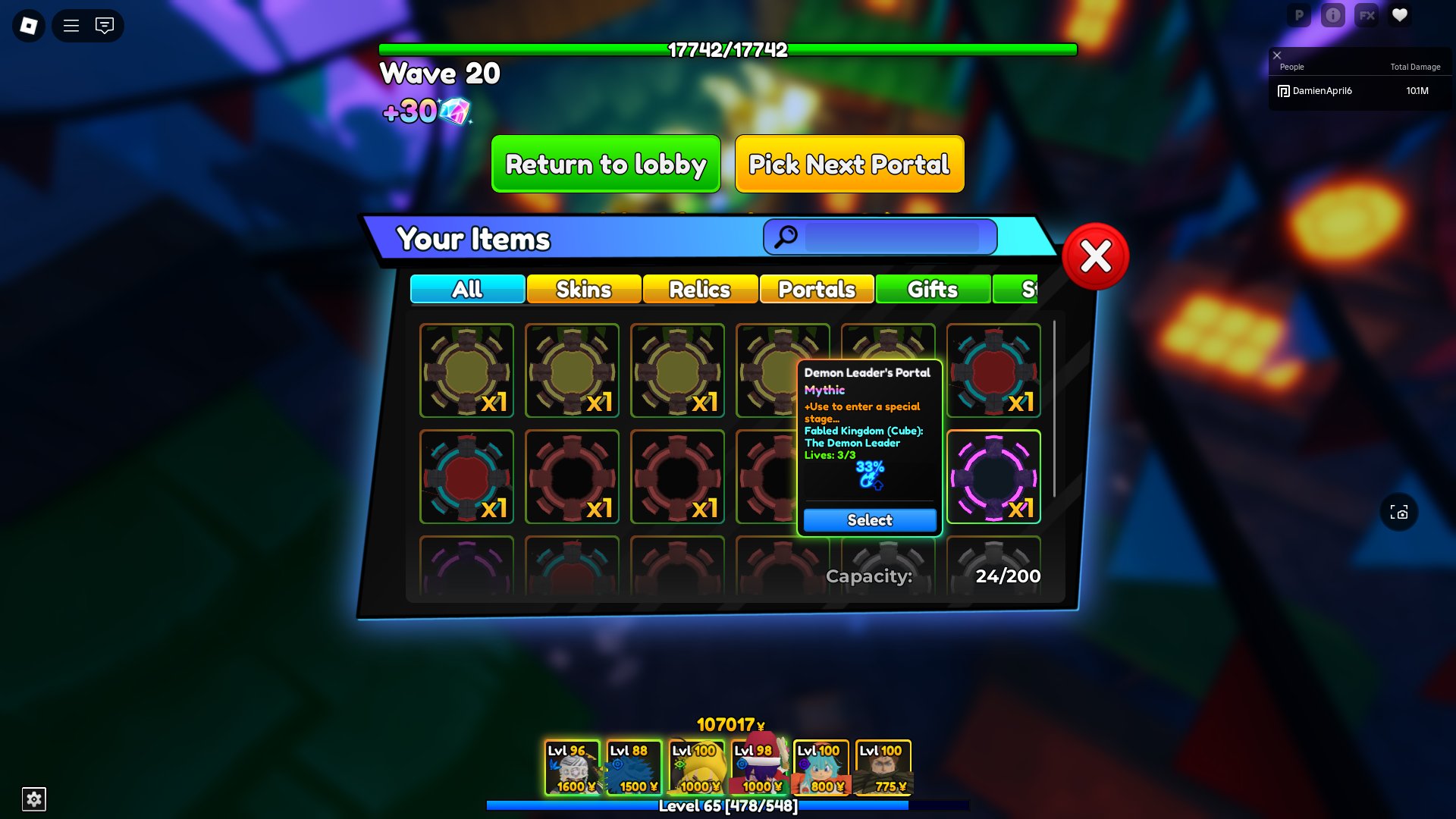The height and width of the screenshot is (819, 1456).
Task: Click the info (i) icon top right
Action: pyautogui.click(x=1332, y=14)
